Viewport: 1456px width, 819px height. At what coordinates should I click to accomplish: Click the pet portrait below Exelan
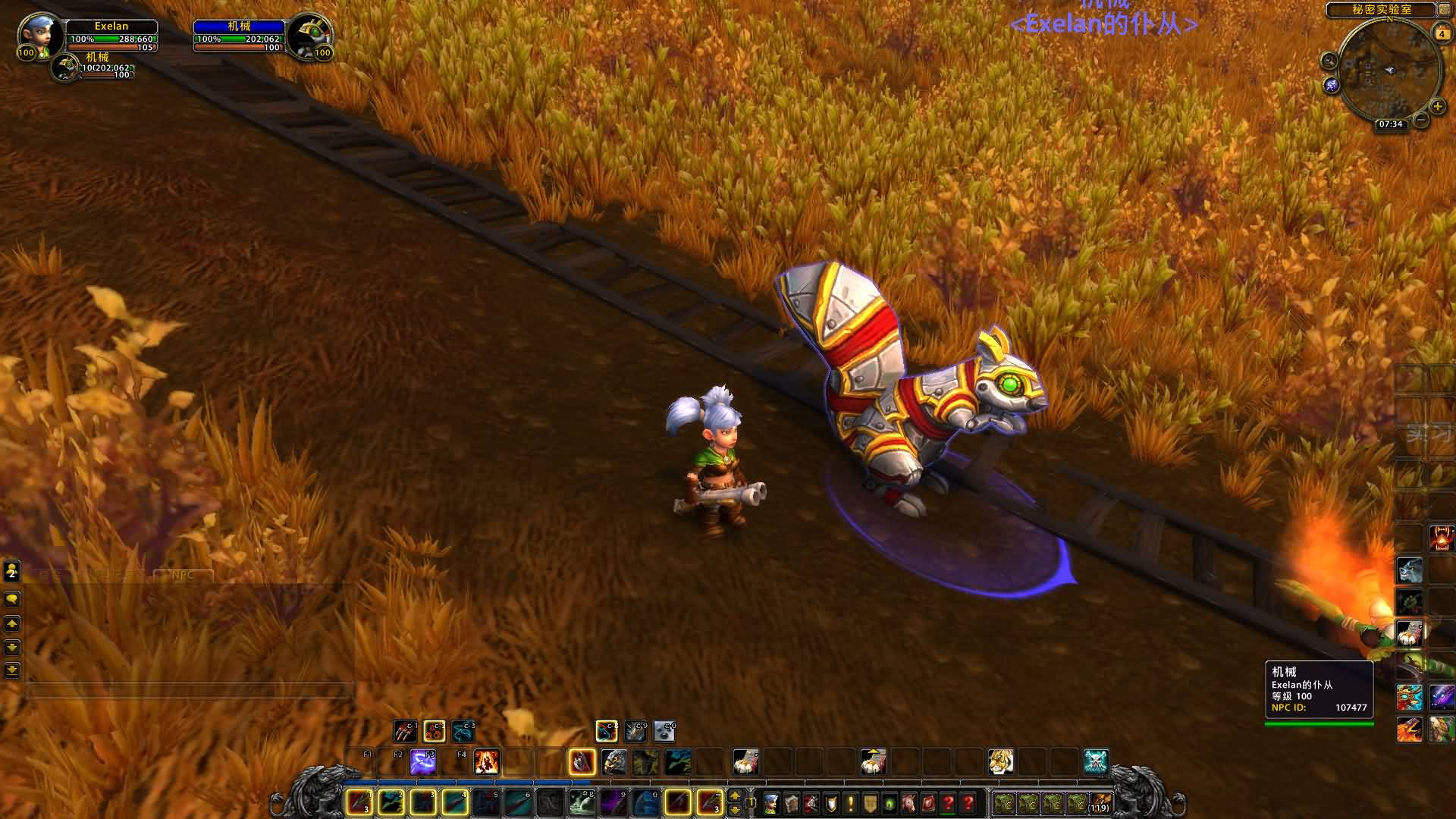click(x=65, y=67)
